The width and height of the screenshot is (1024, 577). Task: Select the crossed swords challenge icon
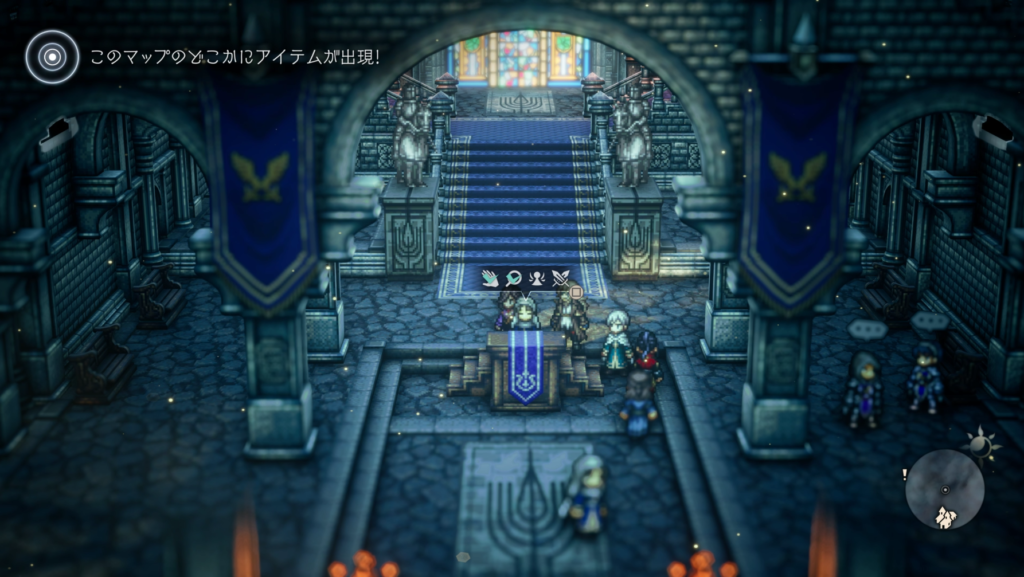[560, 279]
